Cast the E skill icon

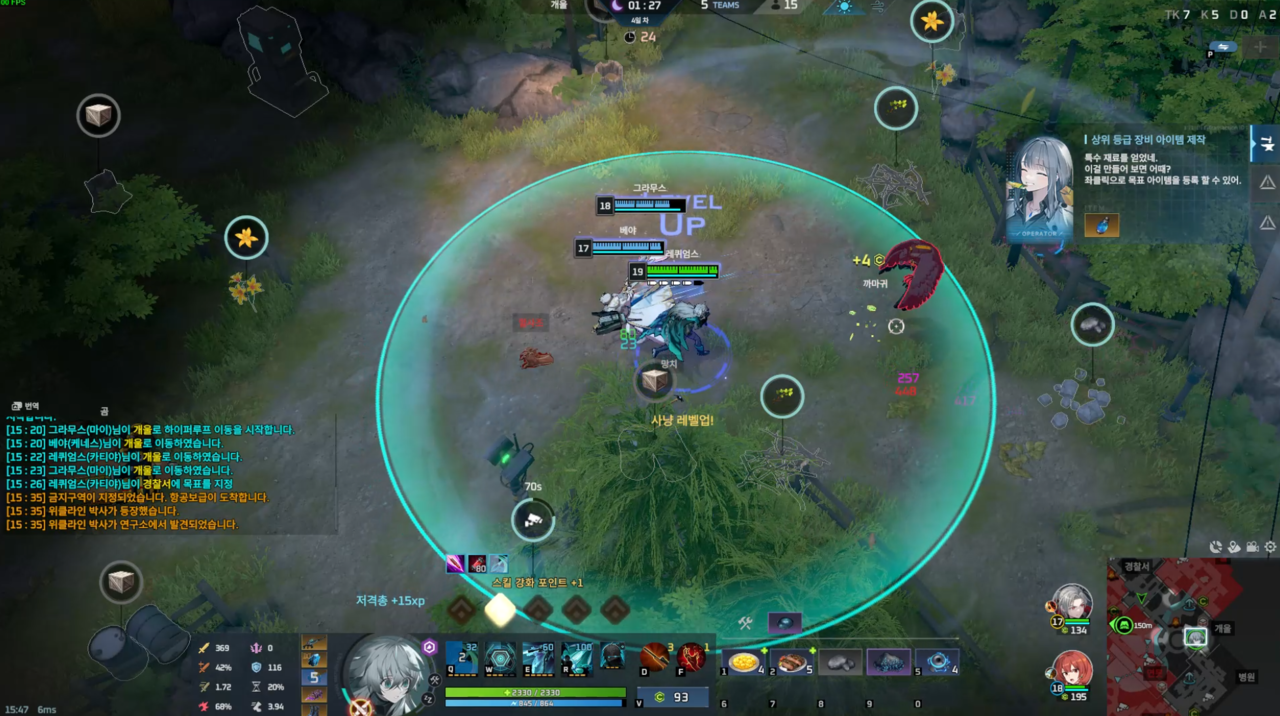[x=538, y=659]
